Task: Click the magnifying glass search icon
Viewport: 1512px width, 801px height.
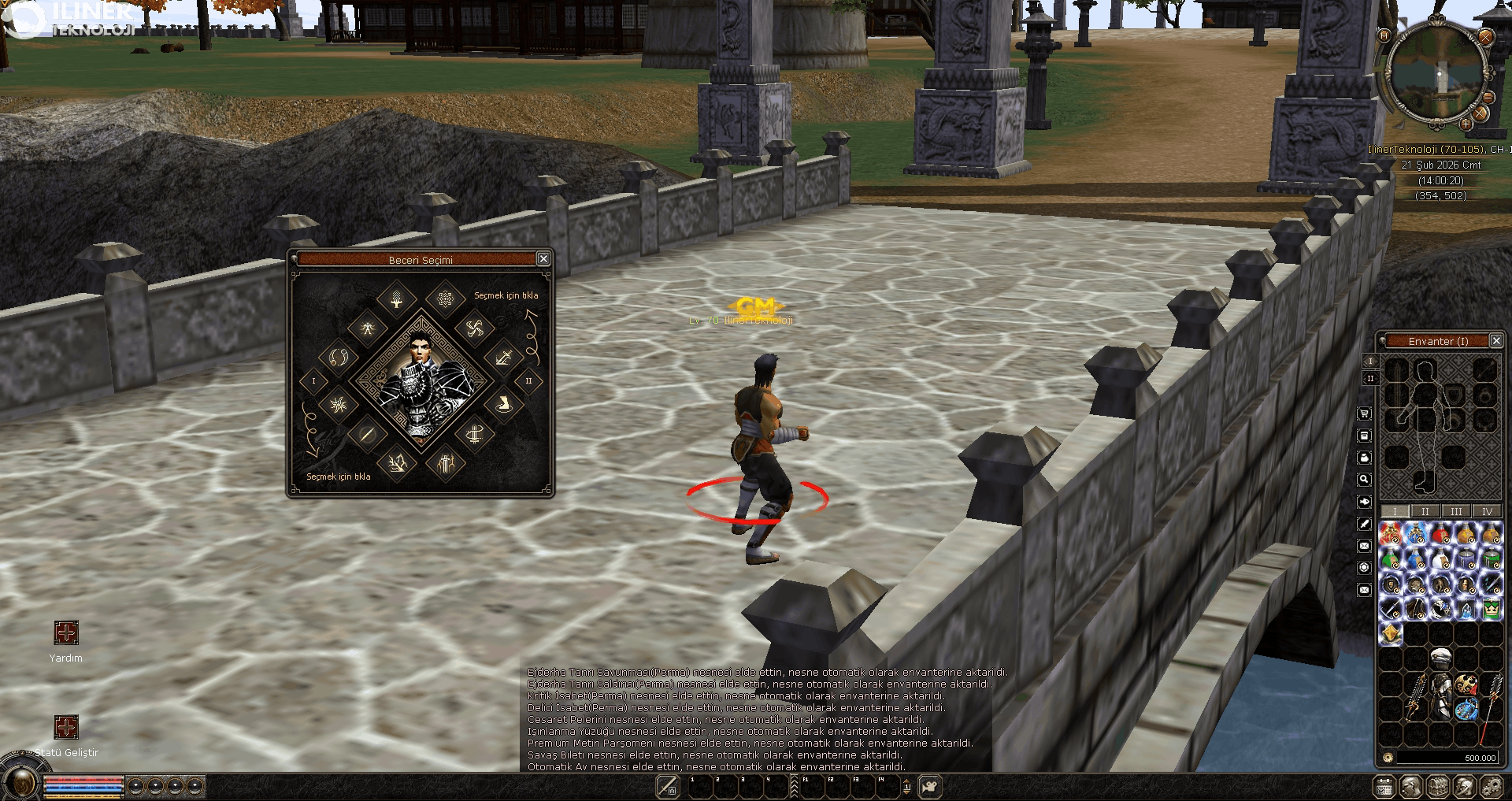Action: [1365, 480]
